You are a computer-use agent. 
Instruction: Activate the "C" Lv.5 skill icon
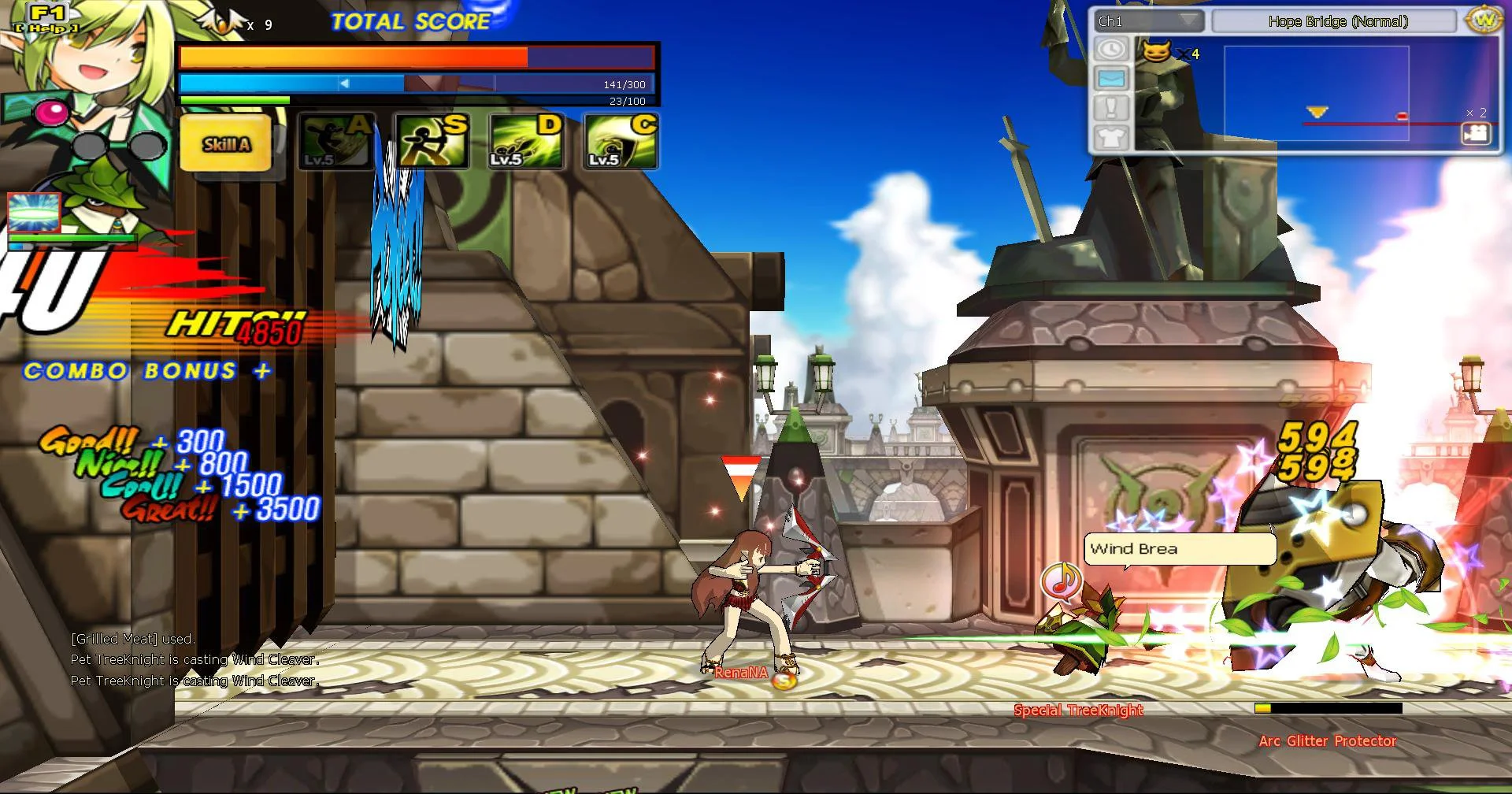coord(621,142)
